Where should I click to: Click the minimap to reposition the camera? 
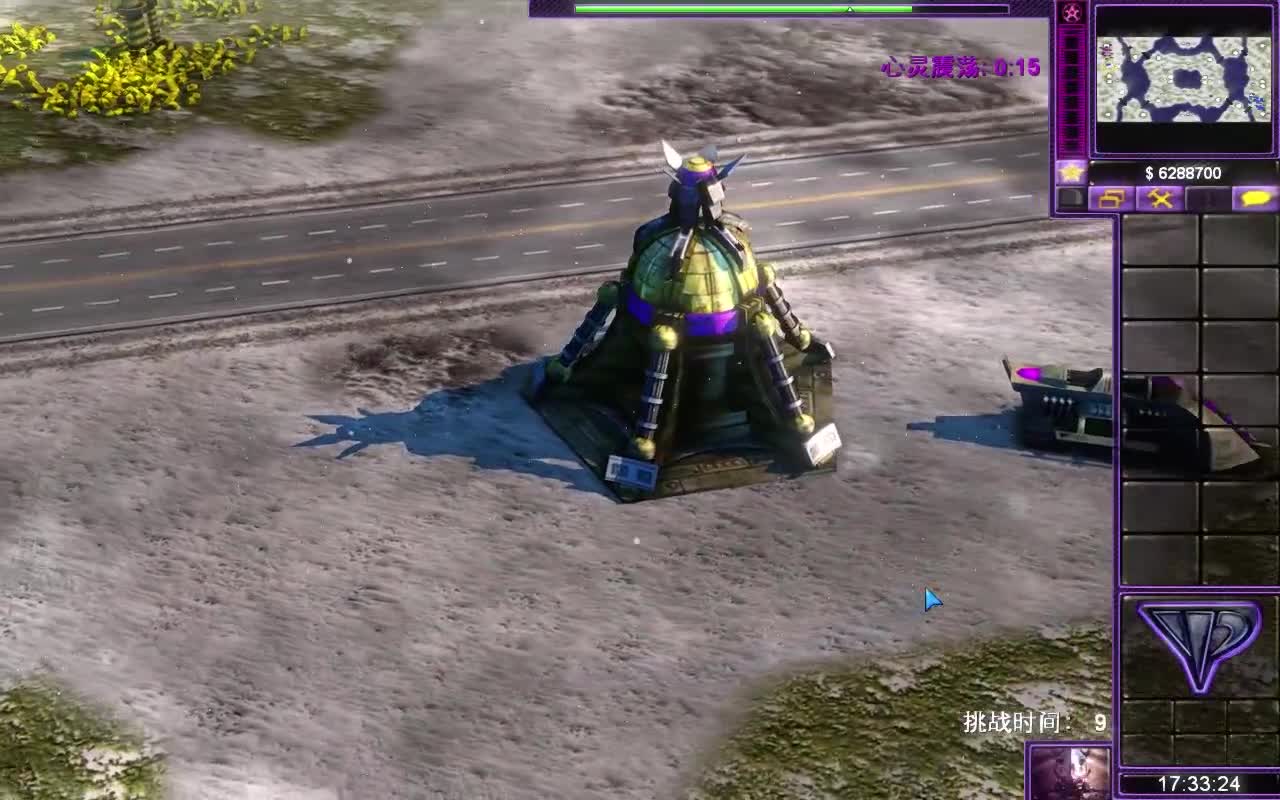[1185, 75]
